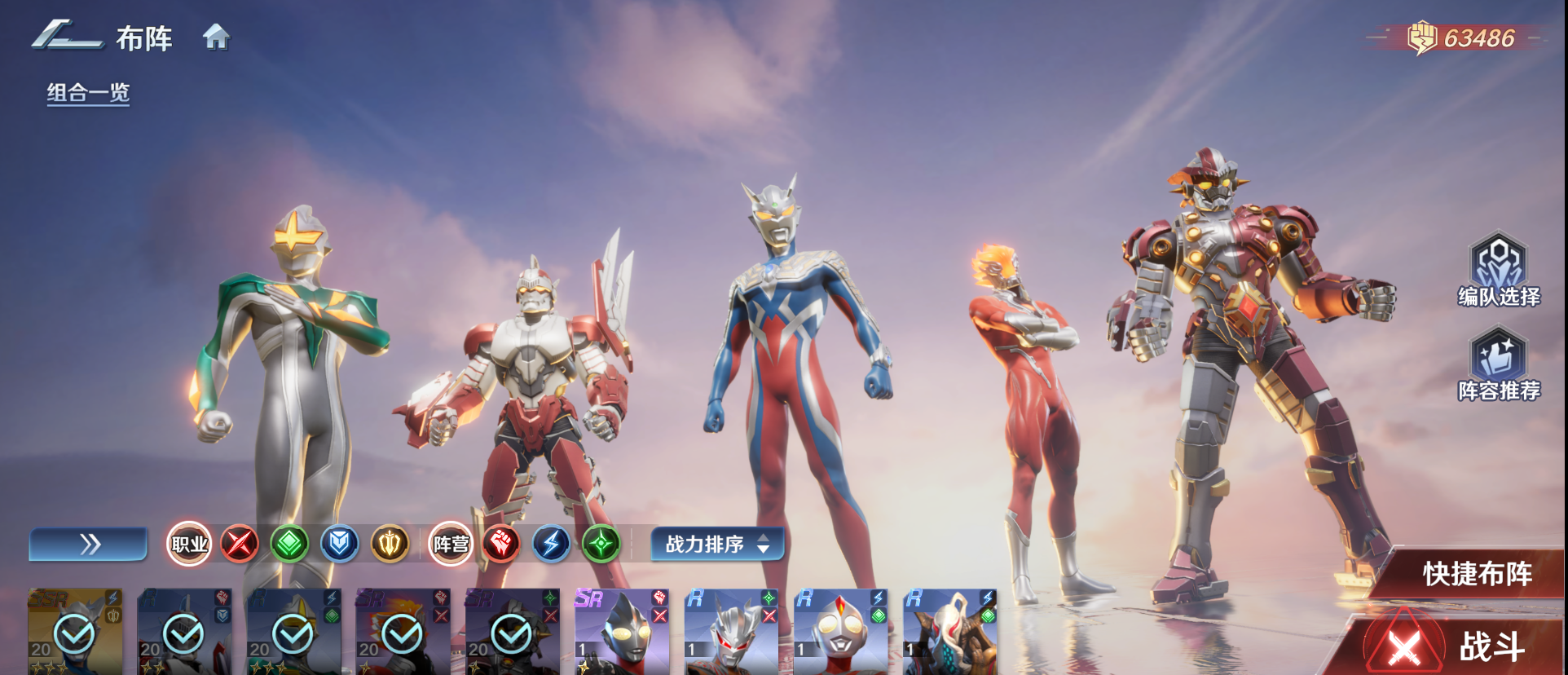Click the 快捷布阵 quick formation banner
The width and height of the screenshot is (1568, 675).
(x=1479, y=574)
